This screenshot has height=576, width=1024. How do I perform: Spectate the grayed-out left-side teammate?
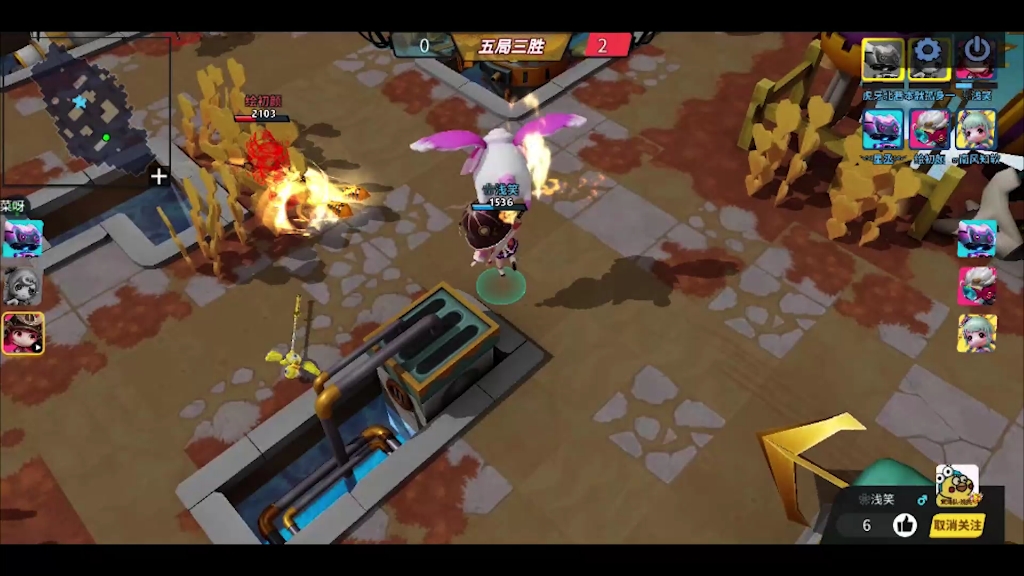[x=22, y=286]
